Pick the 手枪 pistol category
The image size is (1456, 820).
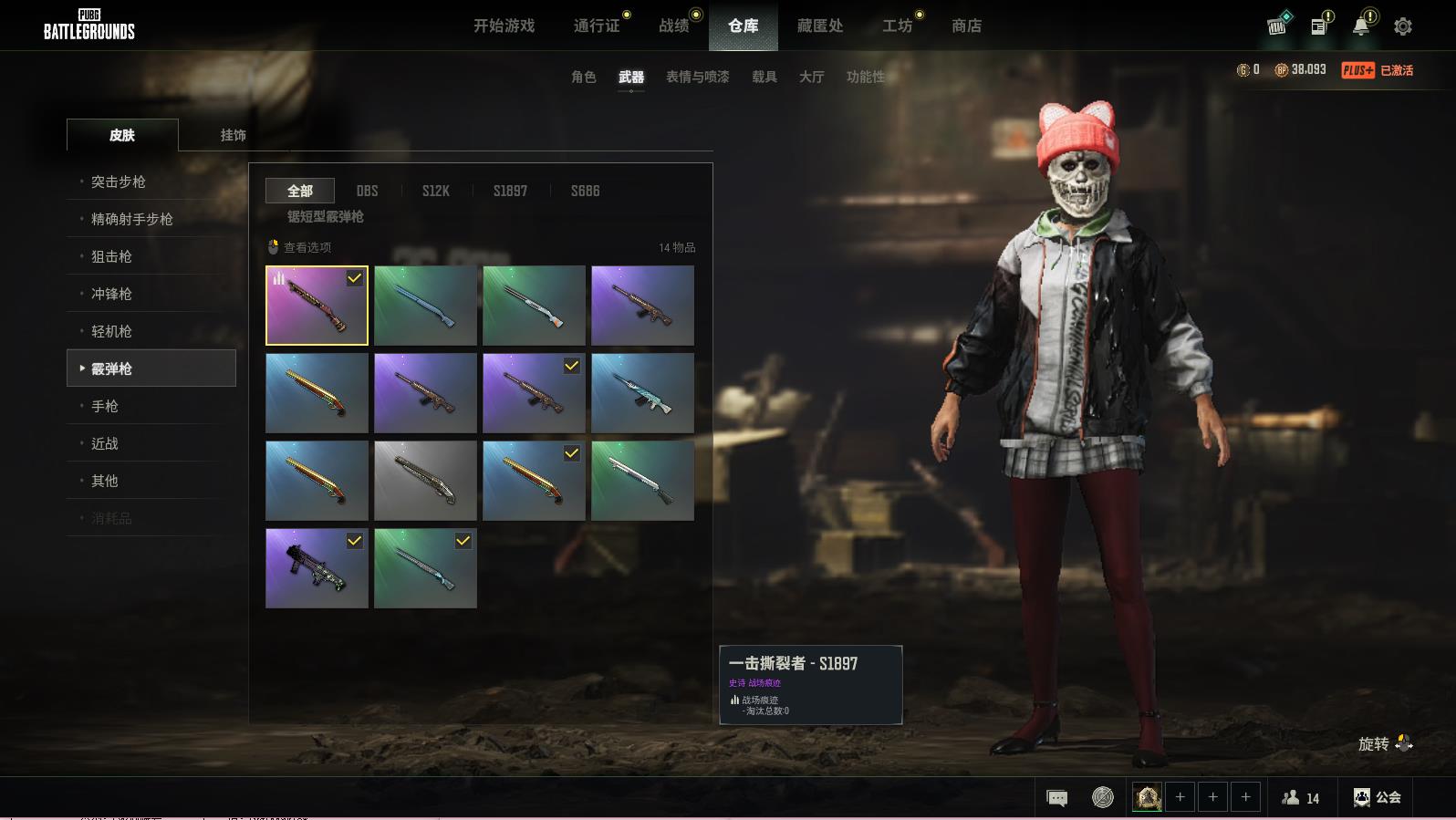pyautogui.click(x=105, y=406)
